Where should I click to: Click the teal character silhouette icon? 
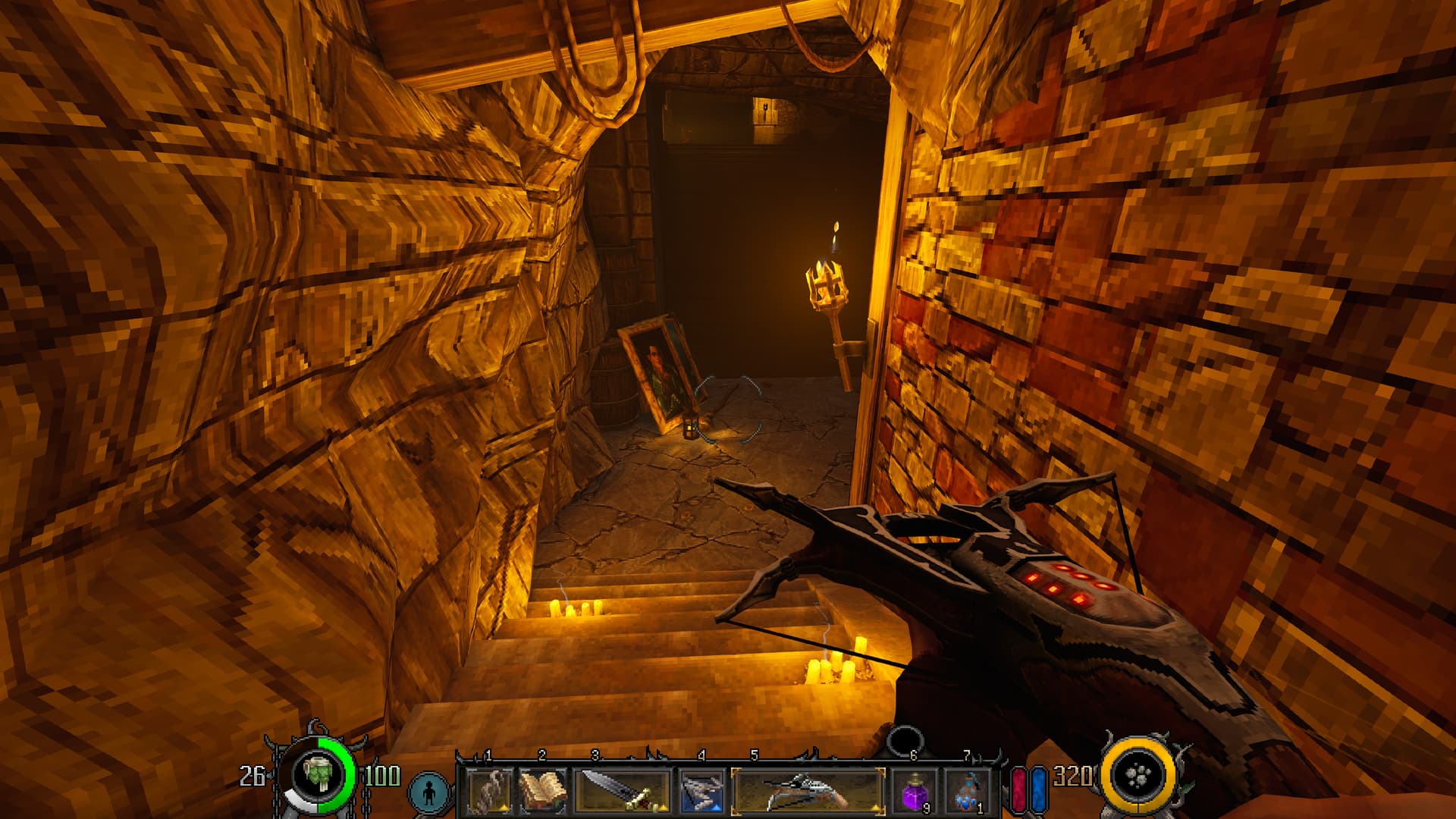tap(430, 792)
